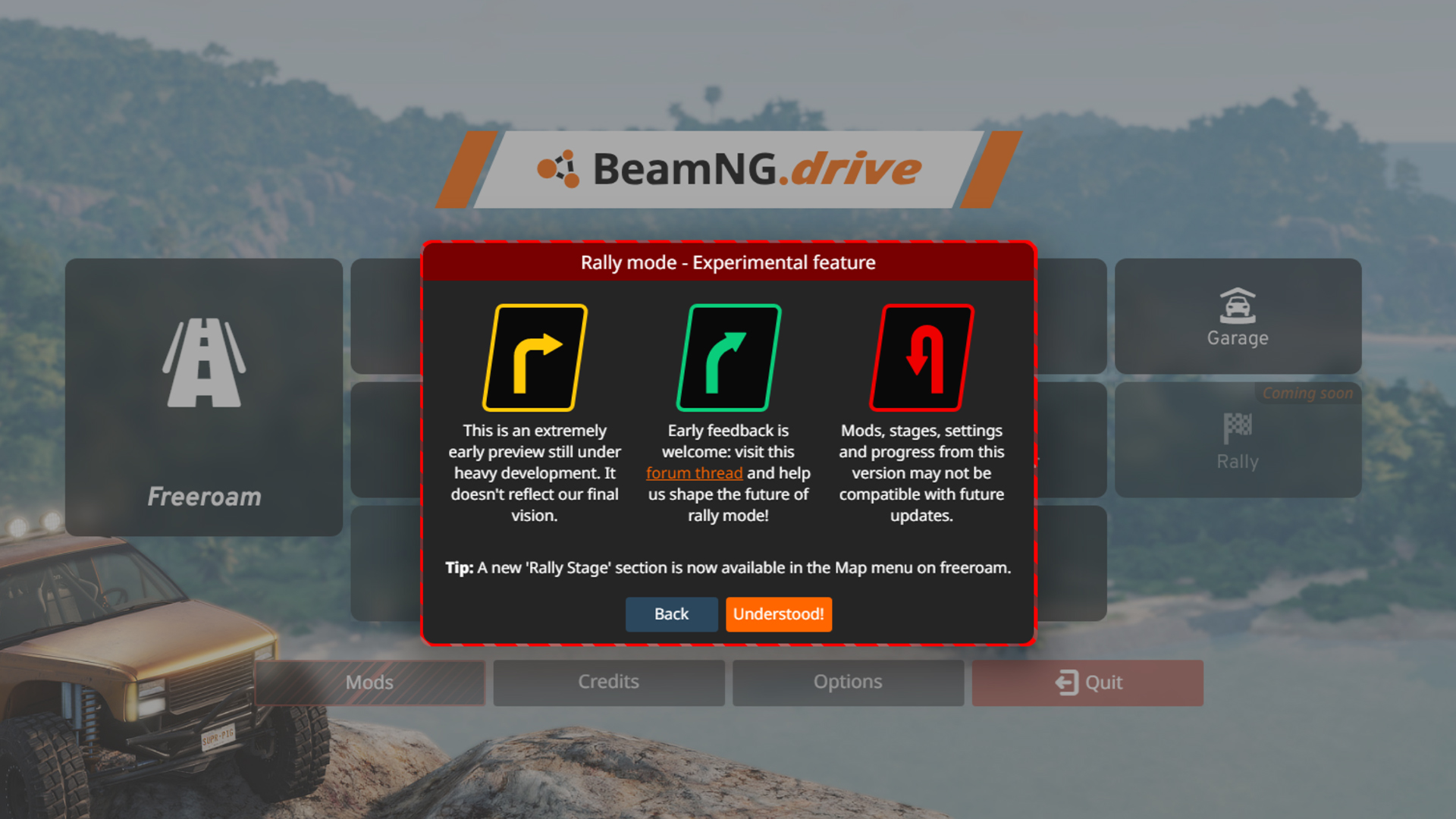Click the Tip text about Rally Stage

pyautogui.click(x=728, y=567)
